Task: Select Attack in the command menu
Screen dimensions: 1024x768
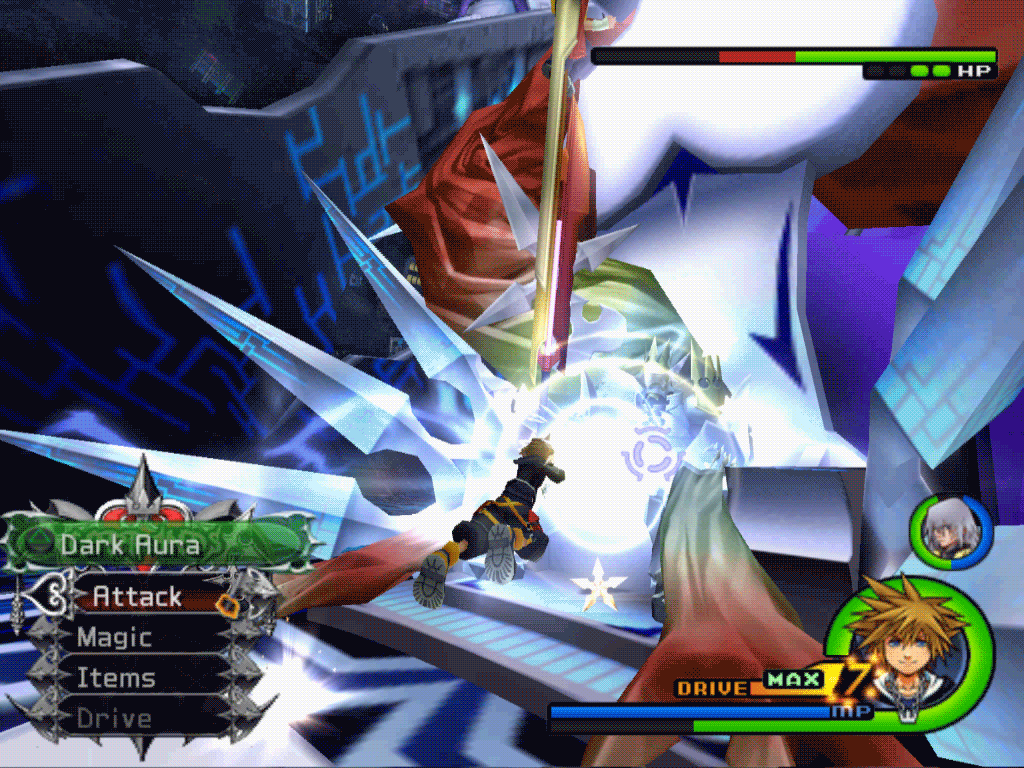Action: pyautogui.click(x=137, y=597)
